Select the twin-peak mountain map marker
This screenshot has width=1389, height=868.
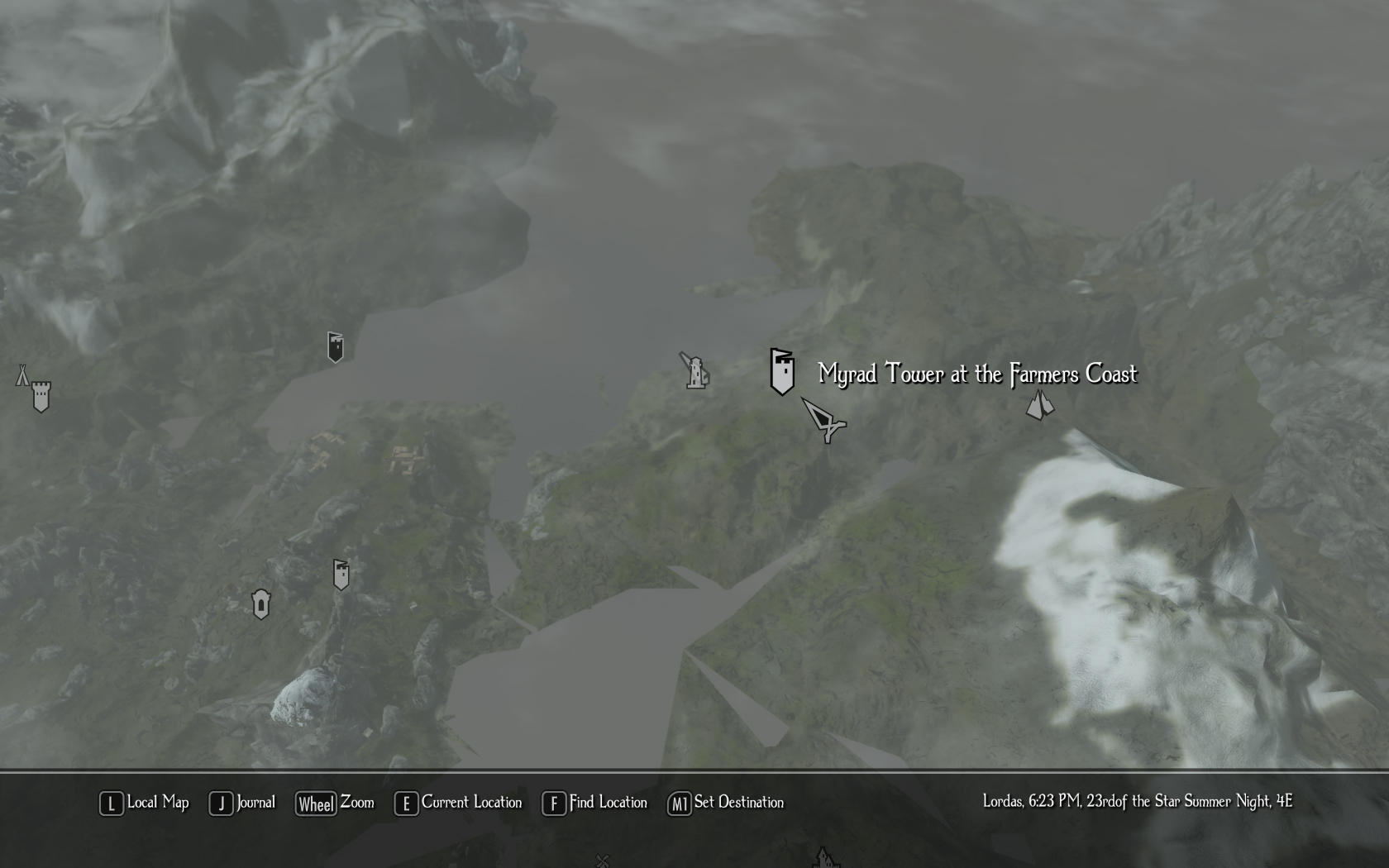1039,405
